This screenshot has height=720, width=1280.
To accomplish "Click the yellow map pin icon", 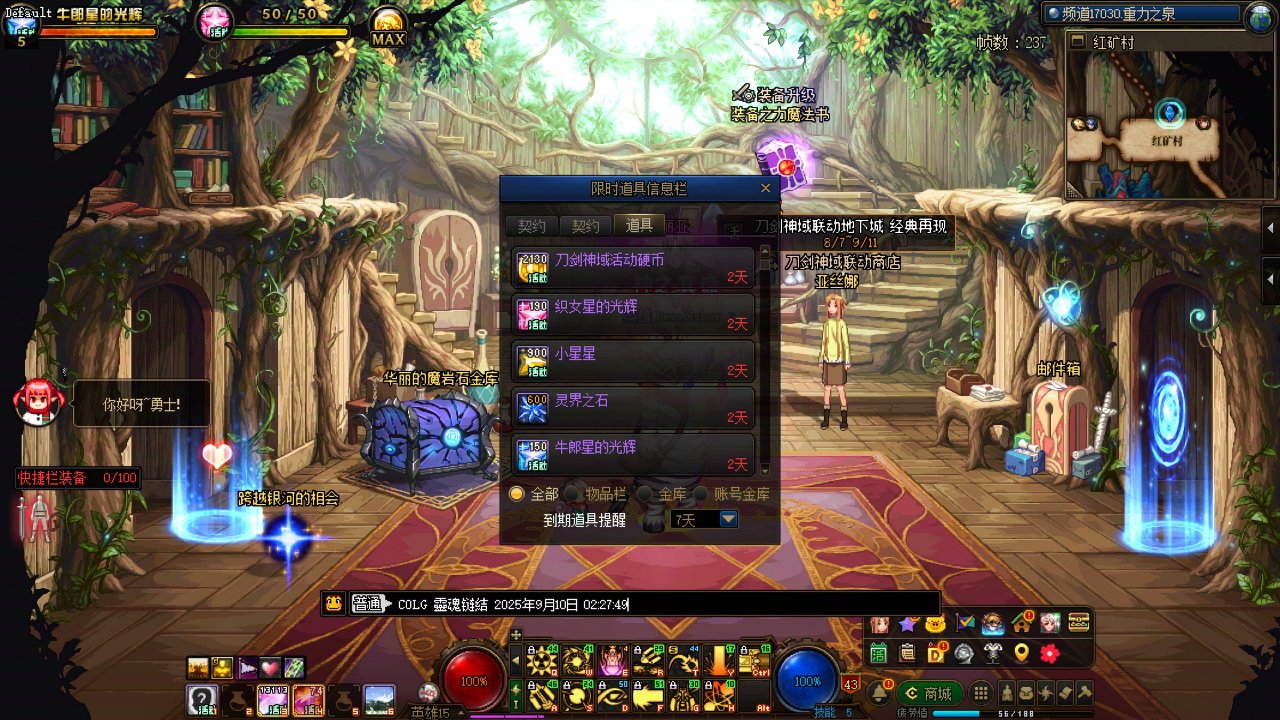I will click(x=1021, y=653).
